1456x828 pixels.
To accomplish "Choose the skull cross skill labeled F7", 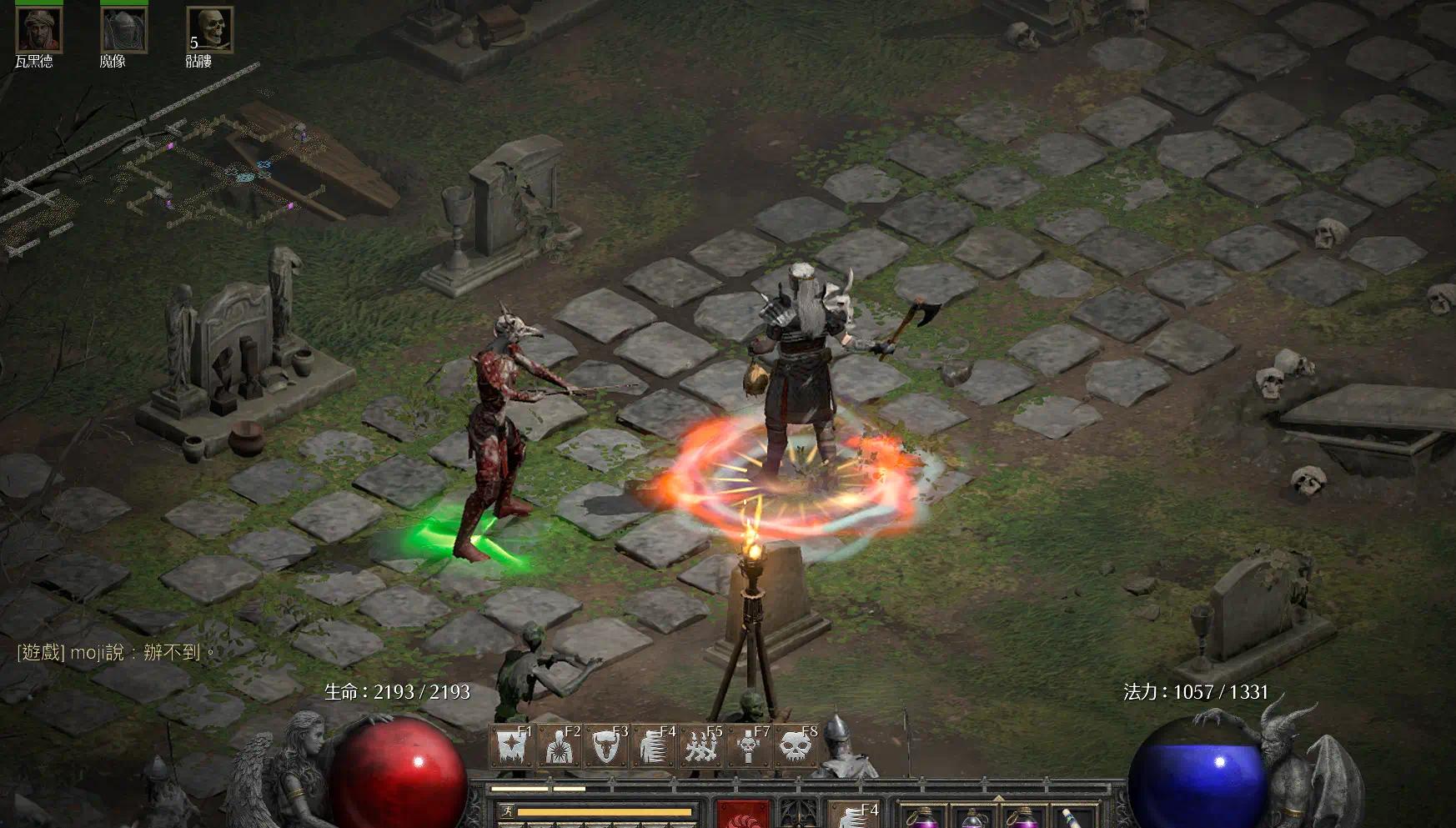I will (749, 746).
